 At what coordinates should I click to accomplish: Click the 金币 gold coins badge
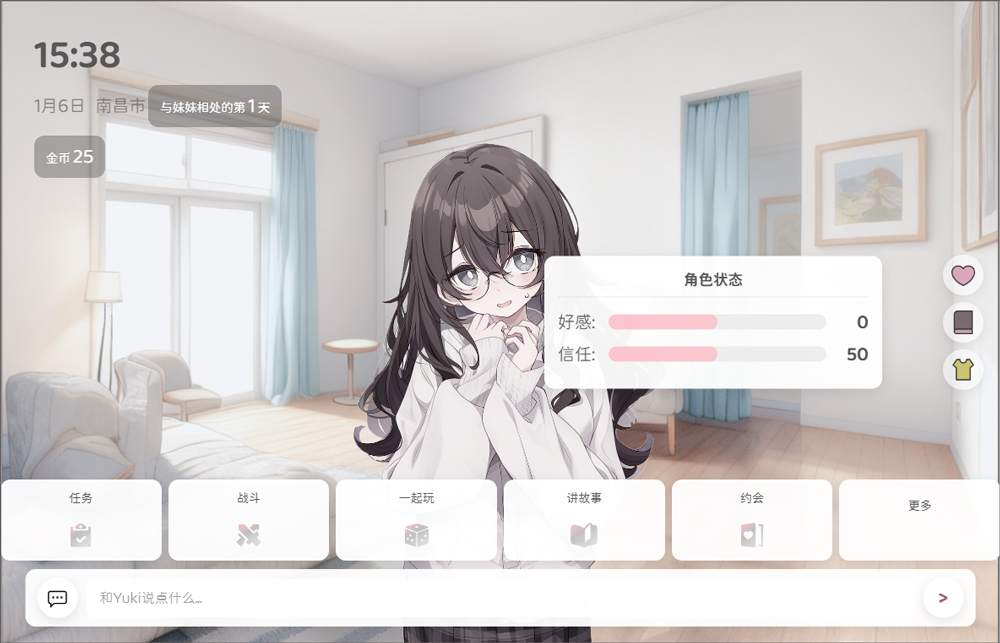70,157
